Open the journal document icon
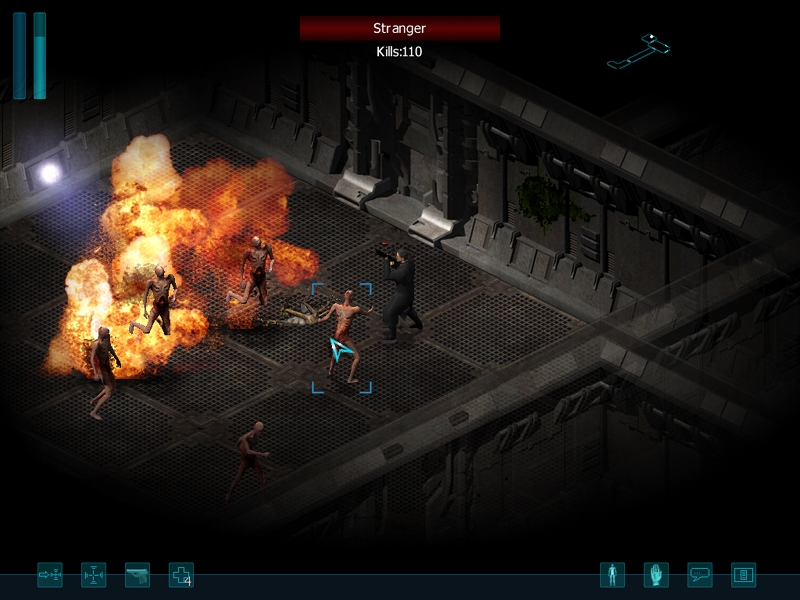This screenshot has height=600, width=800. 743,575
